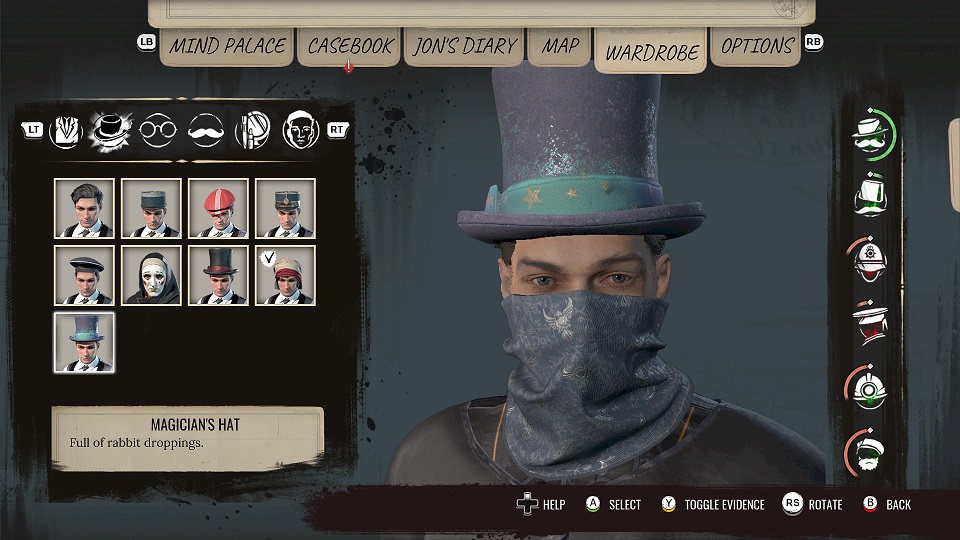This screenshot has width=960, height=540.
Task: Select the flat black cap thumbnail
Action: (84, 275)
